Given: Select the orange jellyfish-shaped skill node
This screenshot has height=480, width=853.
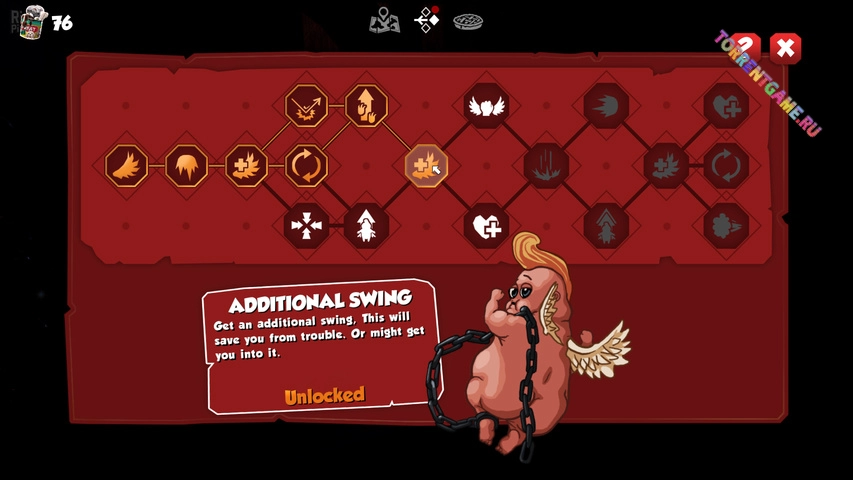Looking at the screenshot, I should pyautogui.click(x=187, y=166).
